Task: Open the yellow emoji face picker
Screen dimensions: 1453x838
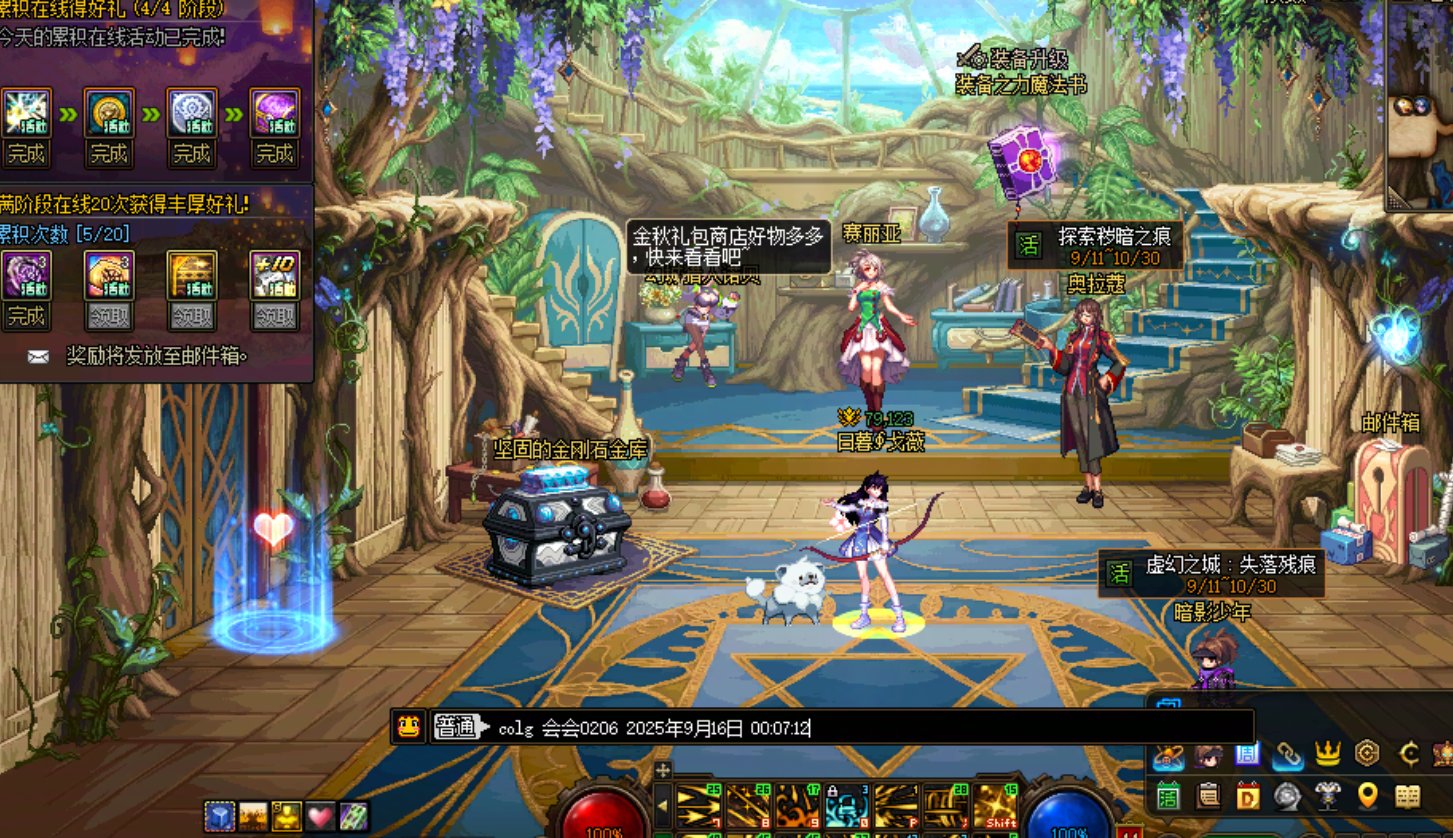Action: [408, 727]
